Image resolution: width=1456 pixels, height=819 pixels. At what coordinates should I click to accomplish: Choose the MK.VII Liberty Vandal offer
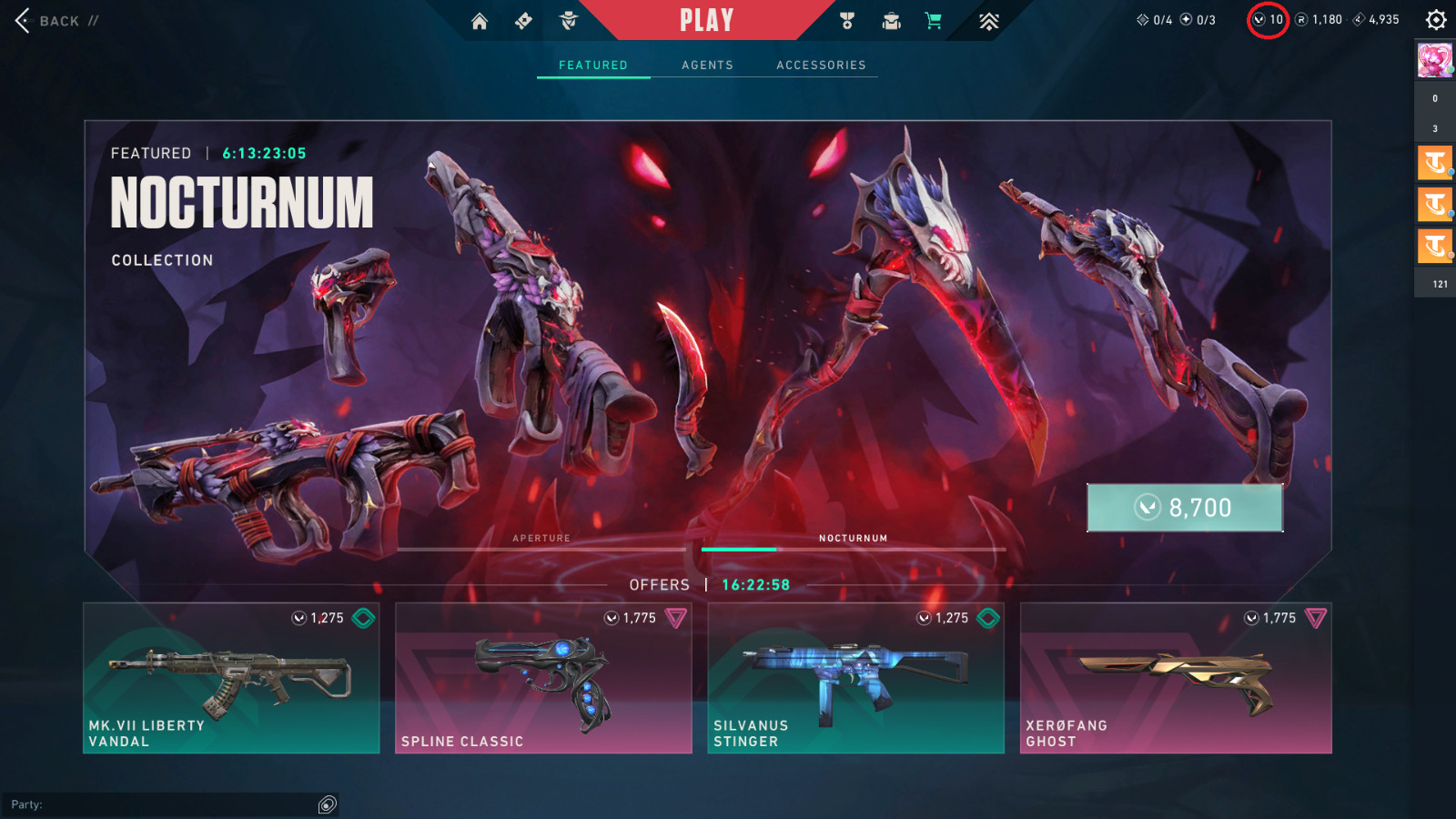[x=231, y=678]
